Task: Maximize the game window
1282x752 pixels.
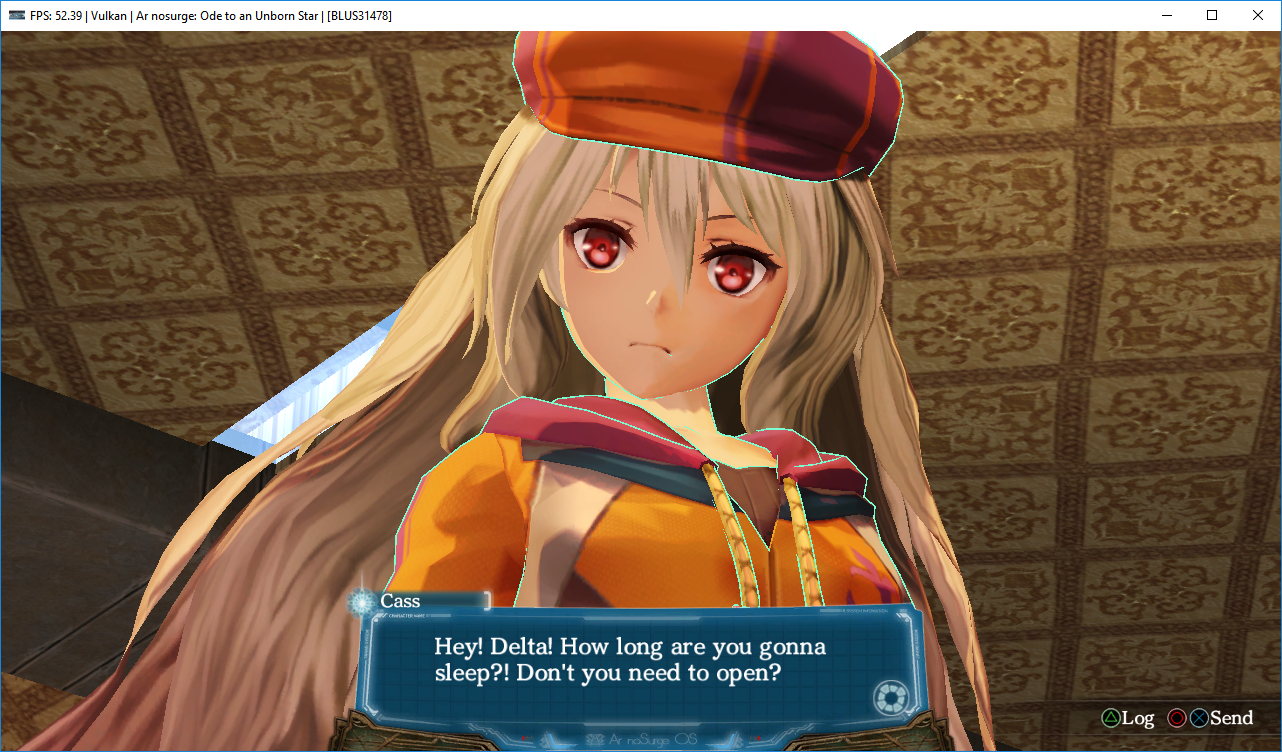Action: click(x=1212, y=16)
